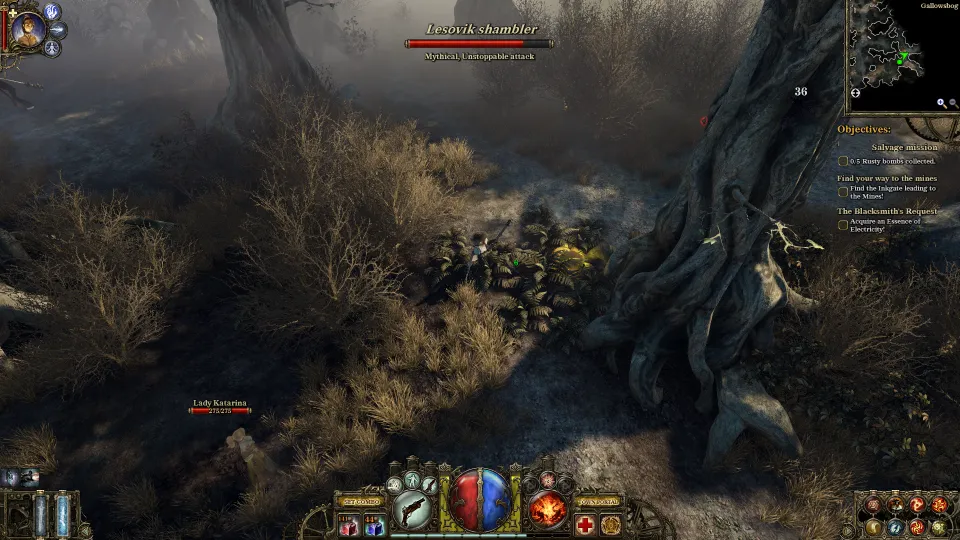
Task: Zoom in the minimap with magnifier
Action: pos(941,103)
